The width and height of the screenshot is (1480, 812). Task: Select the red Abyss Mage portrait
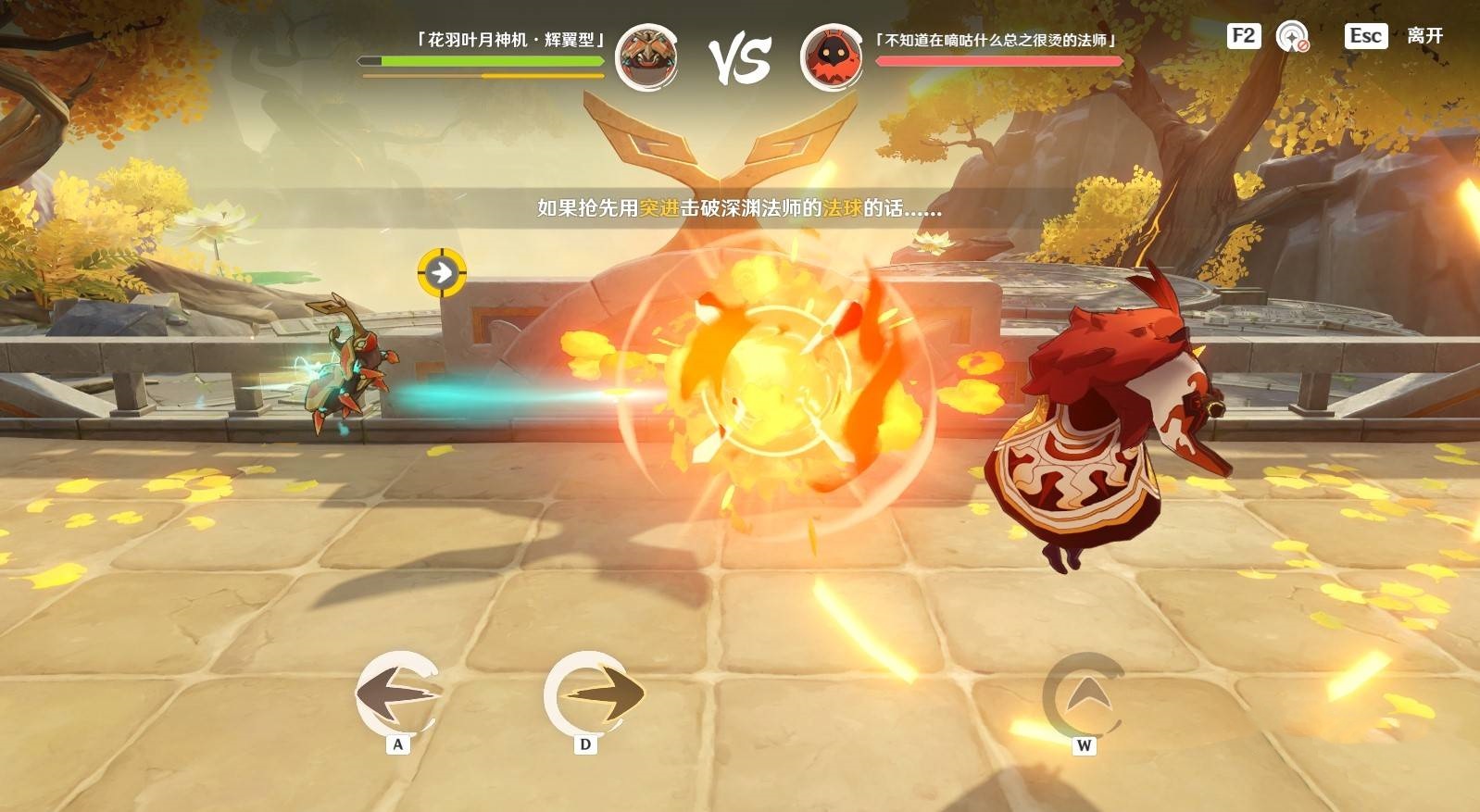(x=831, y=56)
